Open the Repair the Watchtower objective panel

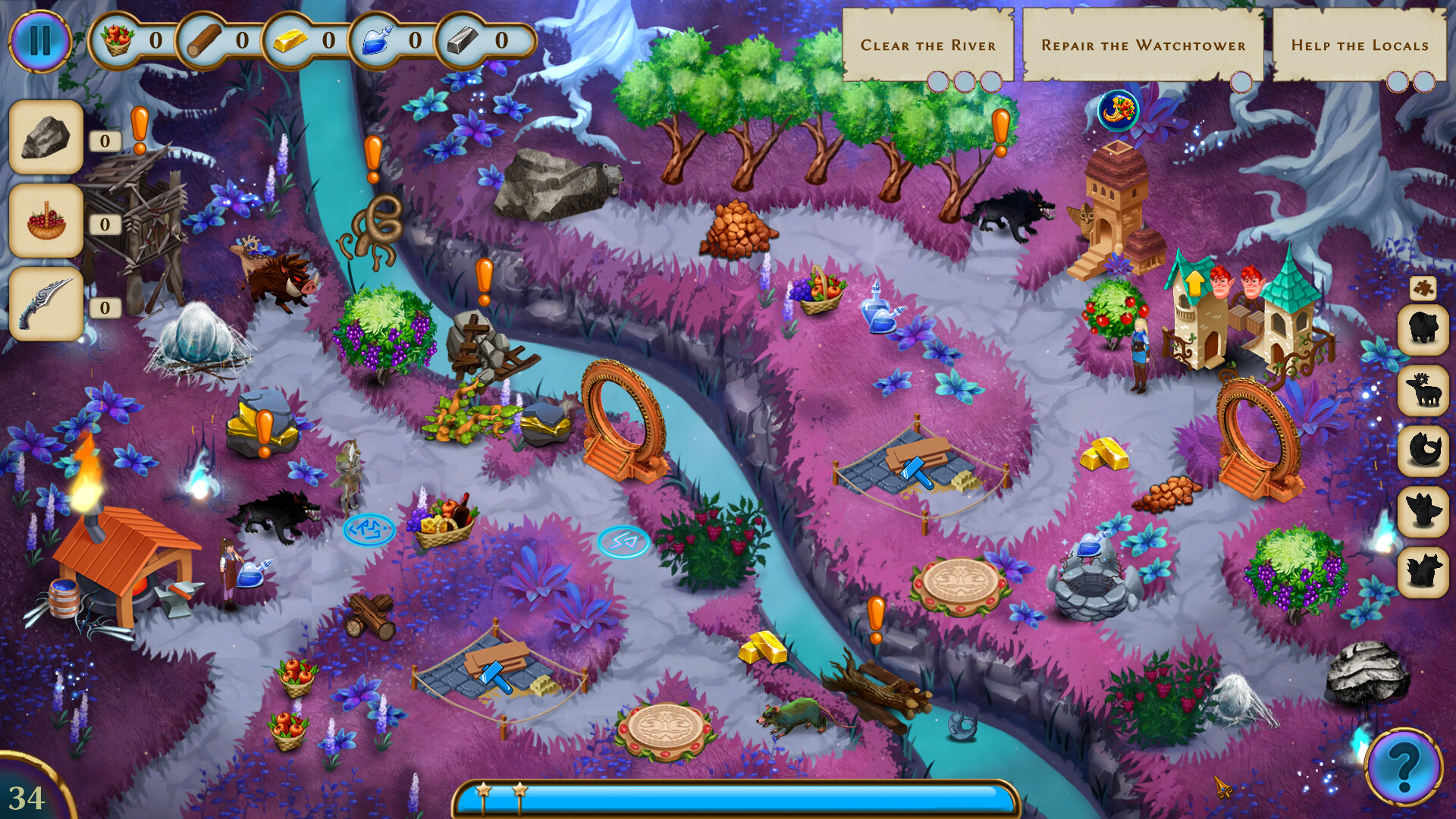click(1144, 45)
